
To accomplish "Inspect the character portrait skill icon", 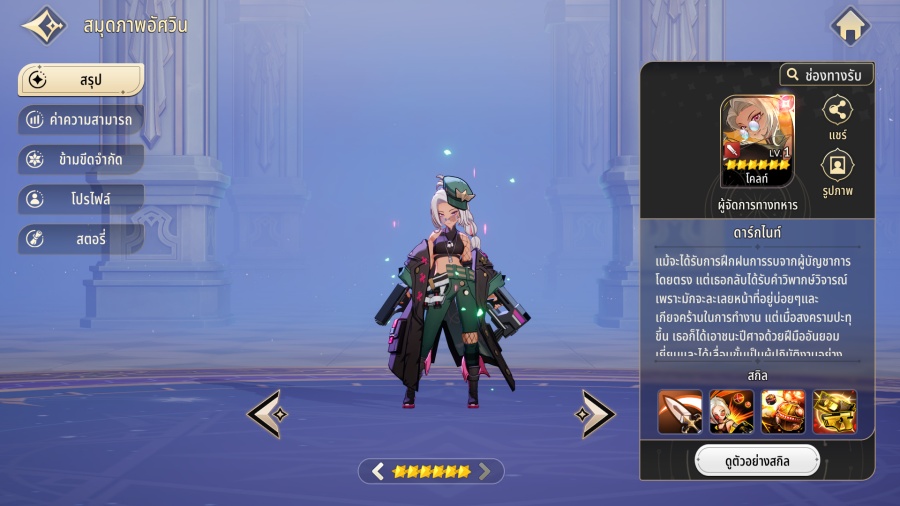I will (731, 411).
